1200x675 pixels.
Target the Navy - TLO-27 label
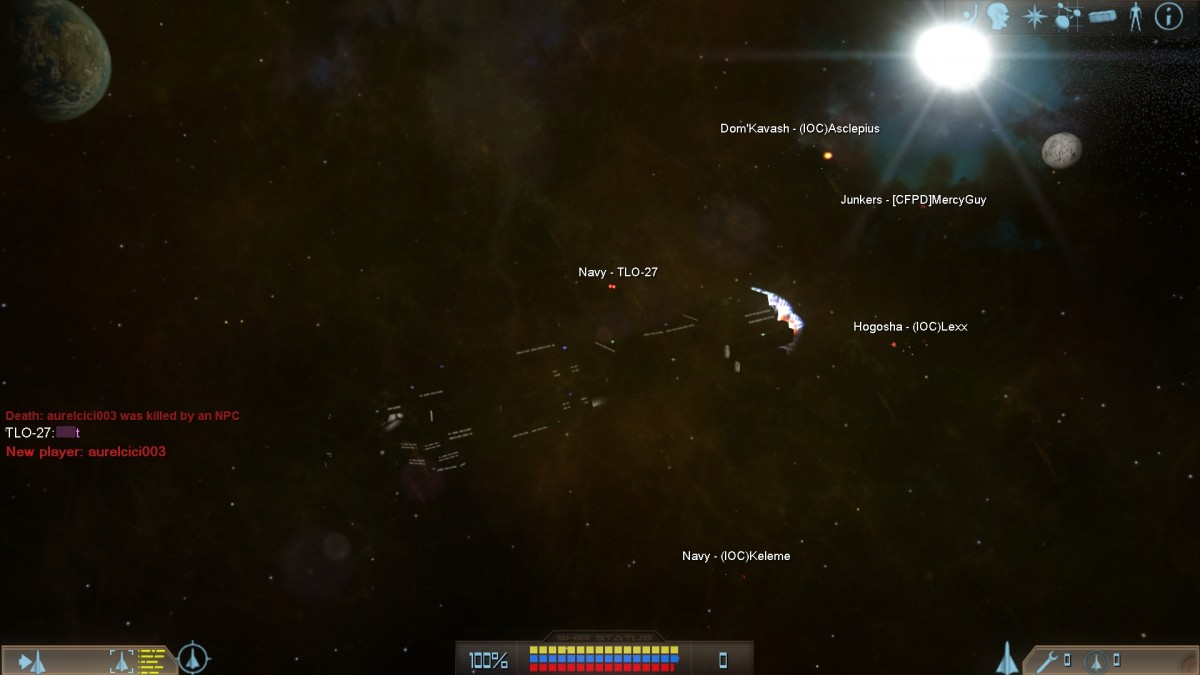click(x=618, y=272)
